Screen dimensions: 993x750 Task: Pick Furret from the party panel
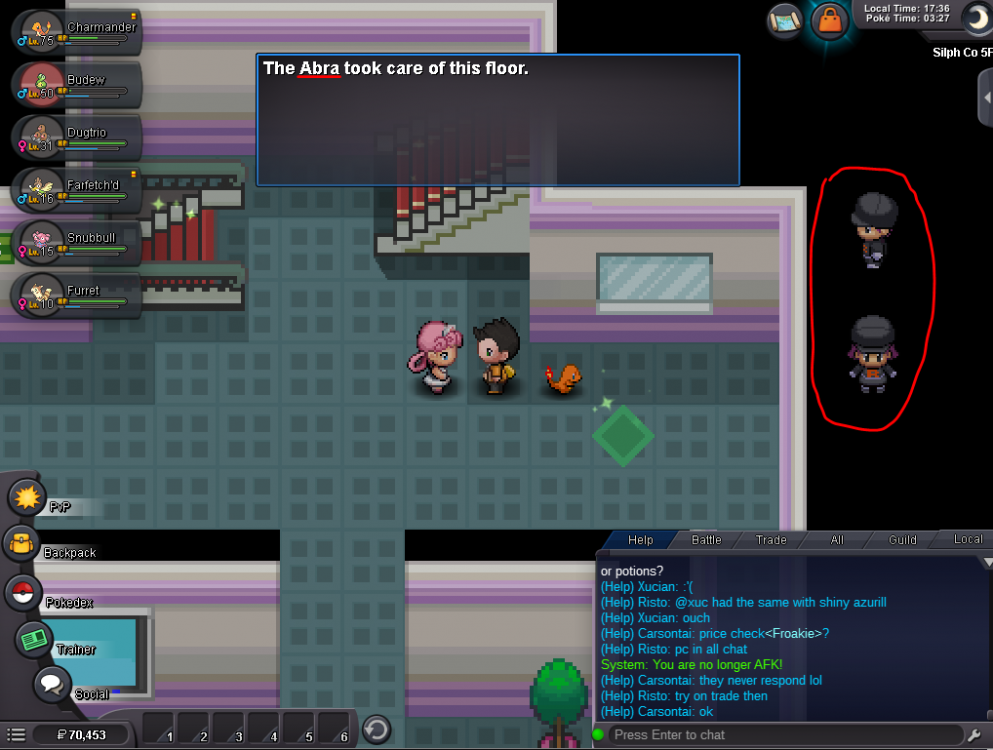(x=75, y=296)
